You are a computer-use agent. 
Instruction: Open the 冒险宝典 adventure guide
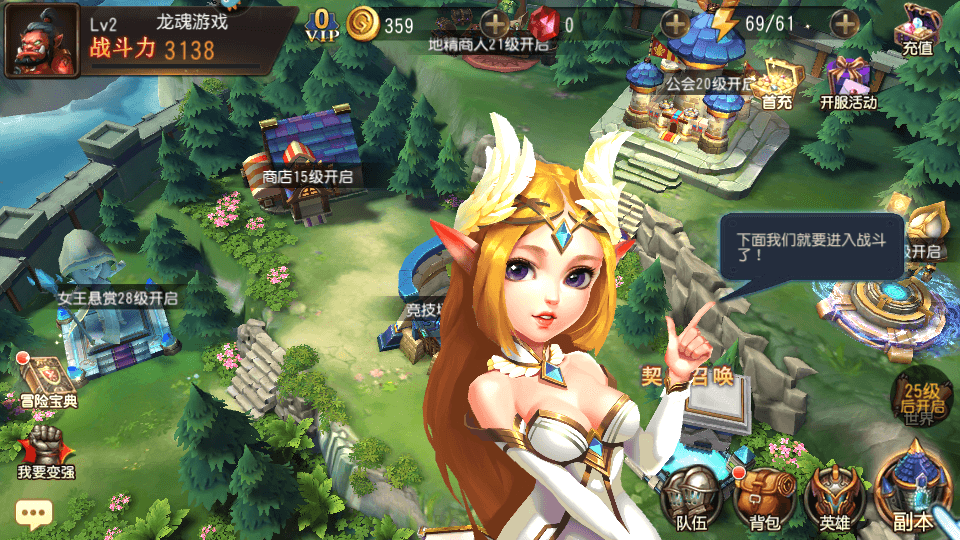coord(48,380)
